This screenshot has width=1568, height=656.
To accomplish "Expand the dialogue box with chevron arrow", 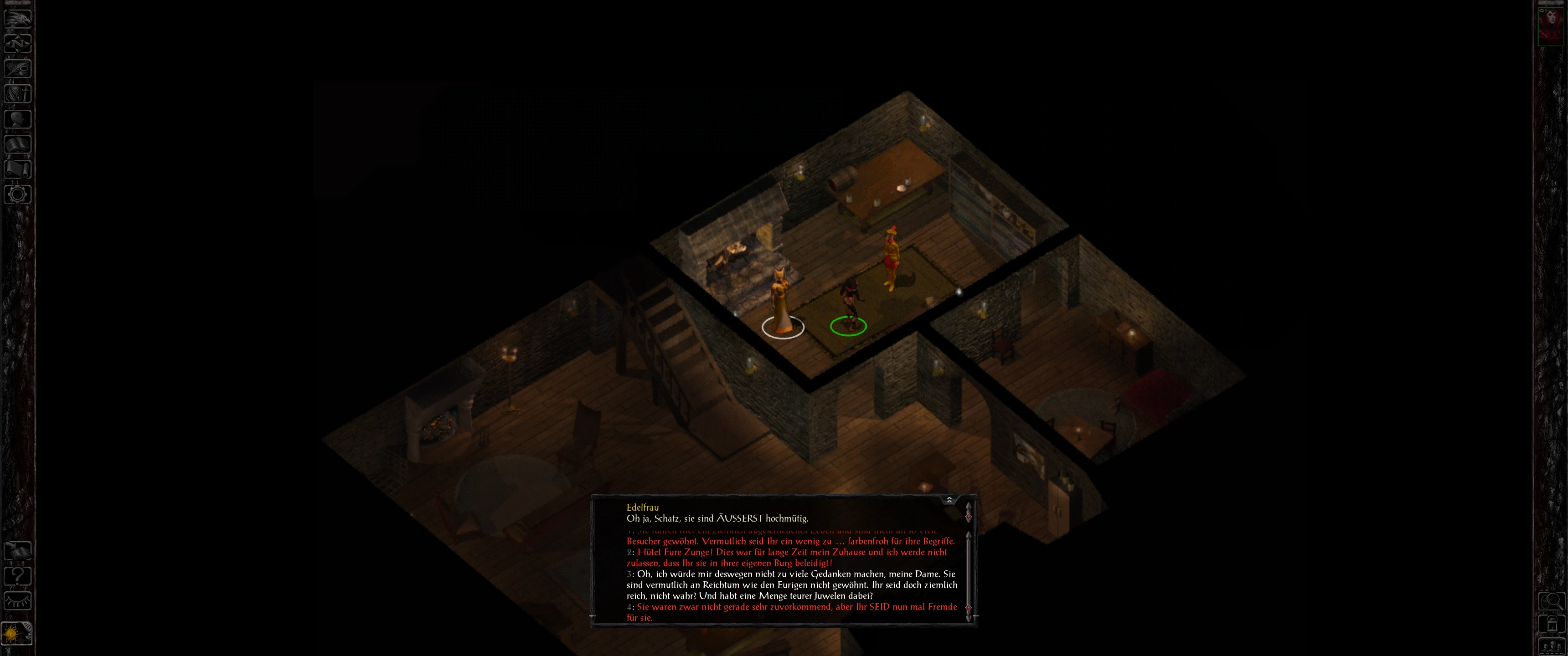I will (x=949, y=500).
